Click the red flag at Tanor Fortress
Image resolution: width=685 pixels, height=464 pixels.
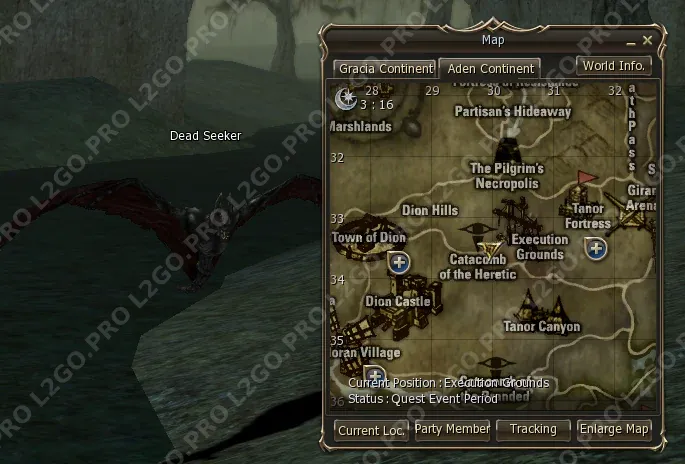[586, 178]
